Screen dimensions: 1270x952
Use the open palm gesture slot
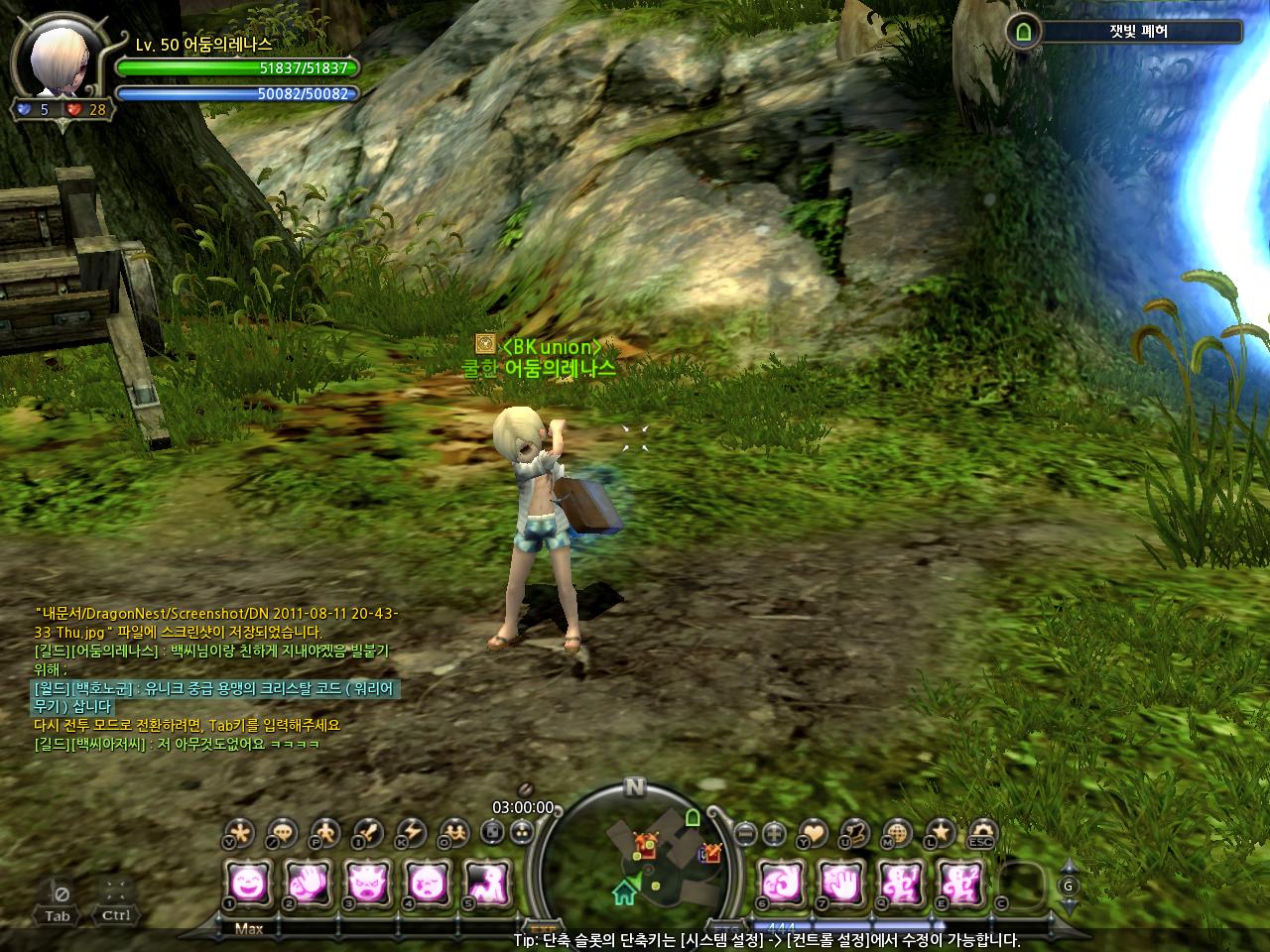[840, 881]
